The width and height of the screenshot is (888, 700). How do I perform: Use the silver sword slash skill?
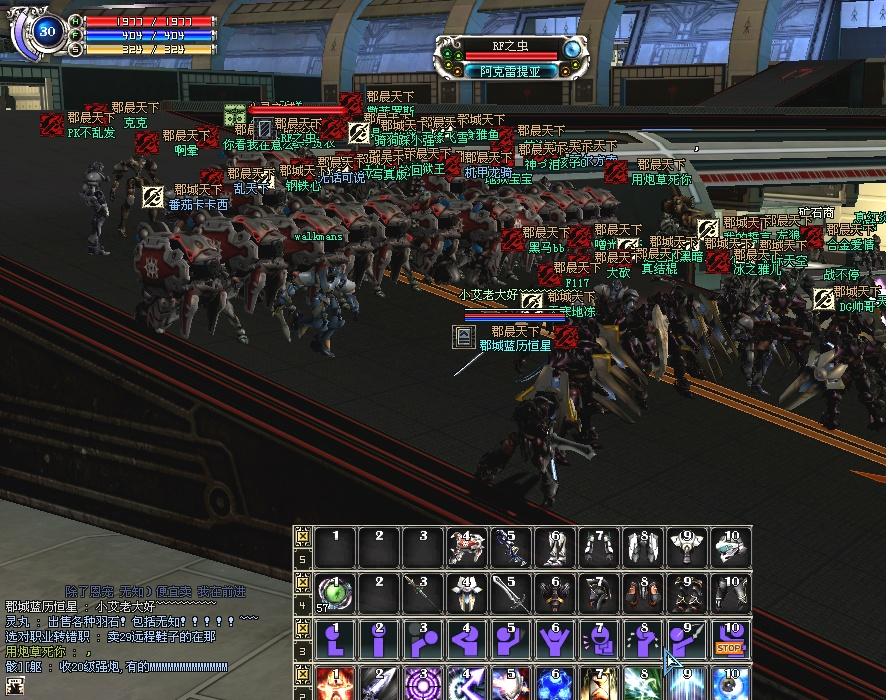click(378, 684)
